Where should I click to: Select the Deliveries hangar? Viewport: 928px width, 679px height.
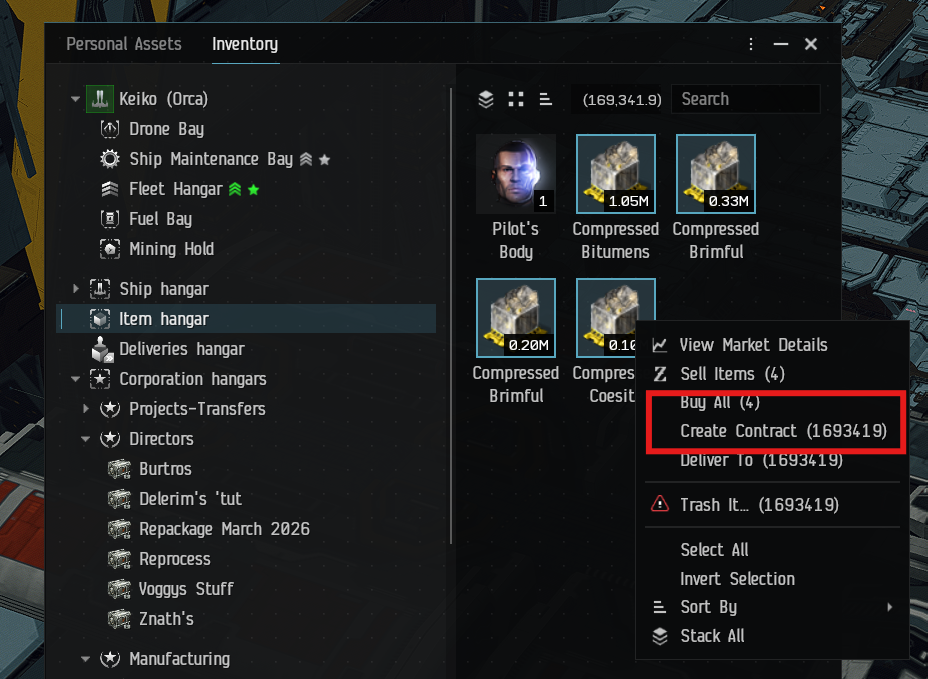click(x=181, y=349)
